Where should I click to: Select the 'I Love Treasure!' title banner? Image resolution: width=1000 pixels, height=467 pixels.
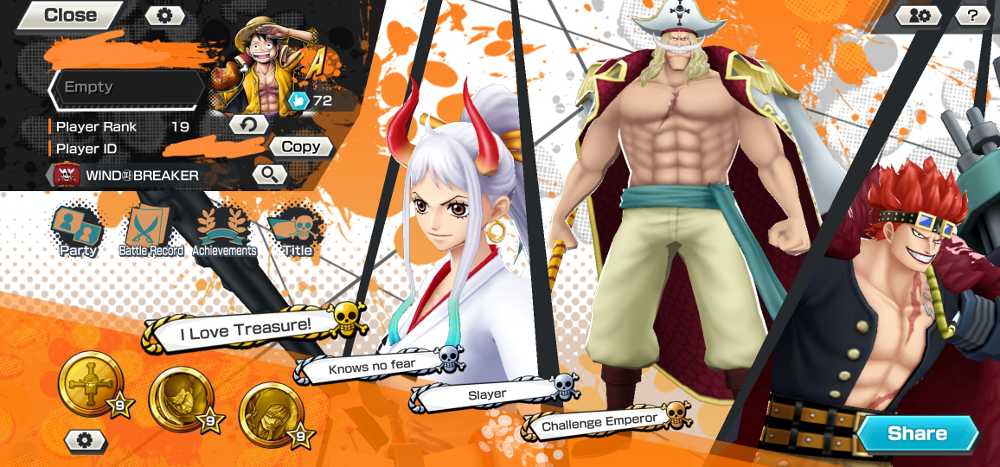(246, 325)
